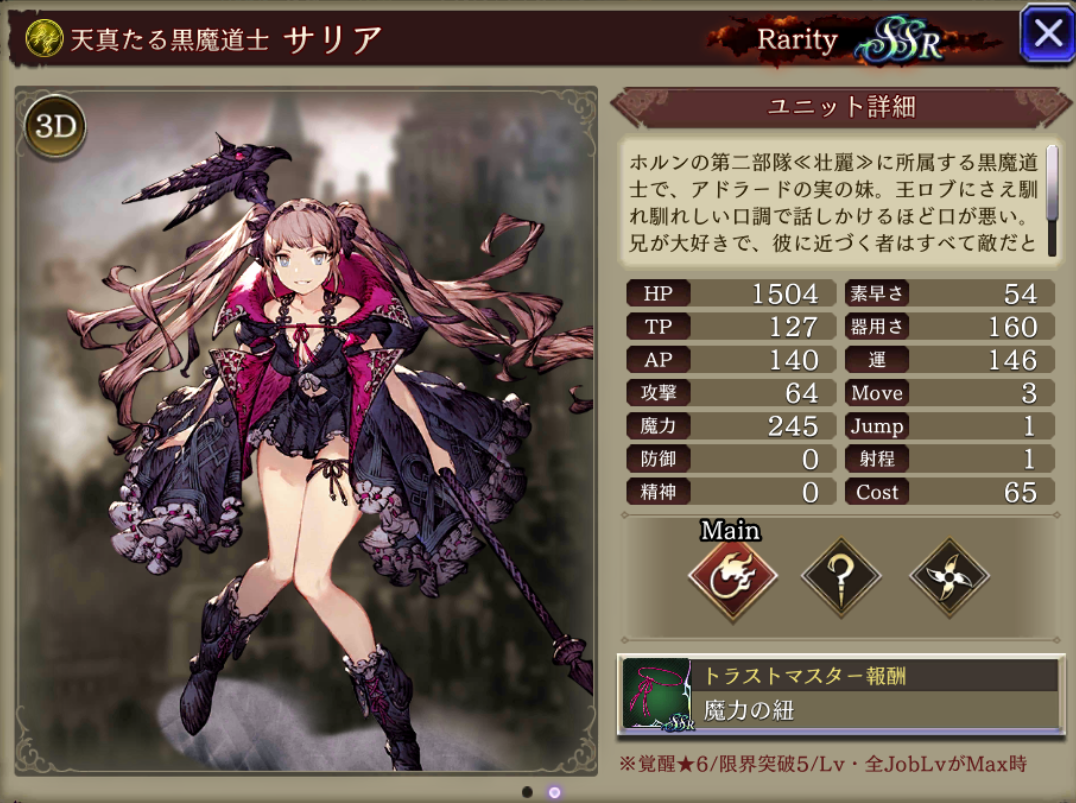Open the 魔力の紐 trust master reward
1076x803 pixels.
(x=840, y=694)
